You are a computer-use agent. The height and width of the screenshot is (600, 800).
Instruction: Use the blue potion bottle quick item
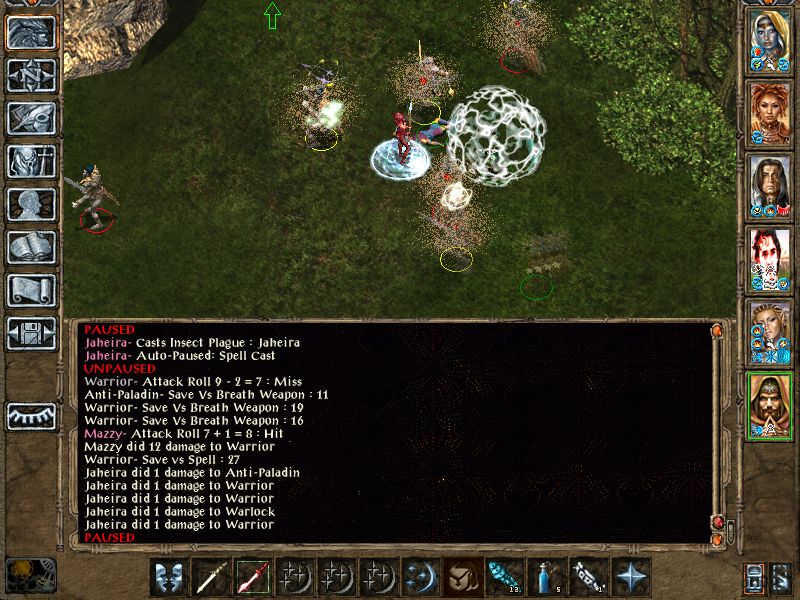543,577
